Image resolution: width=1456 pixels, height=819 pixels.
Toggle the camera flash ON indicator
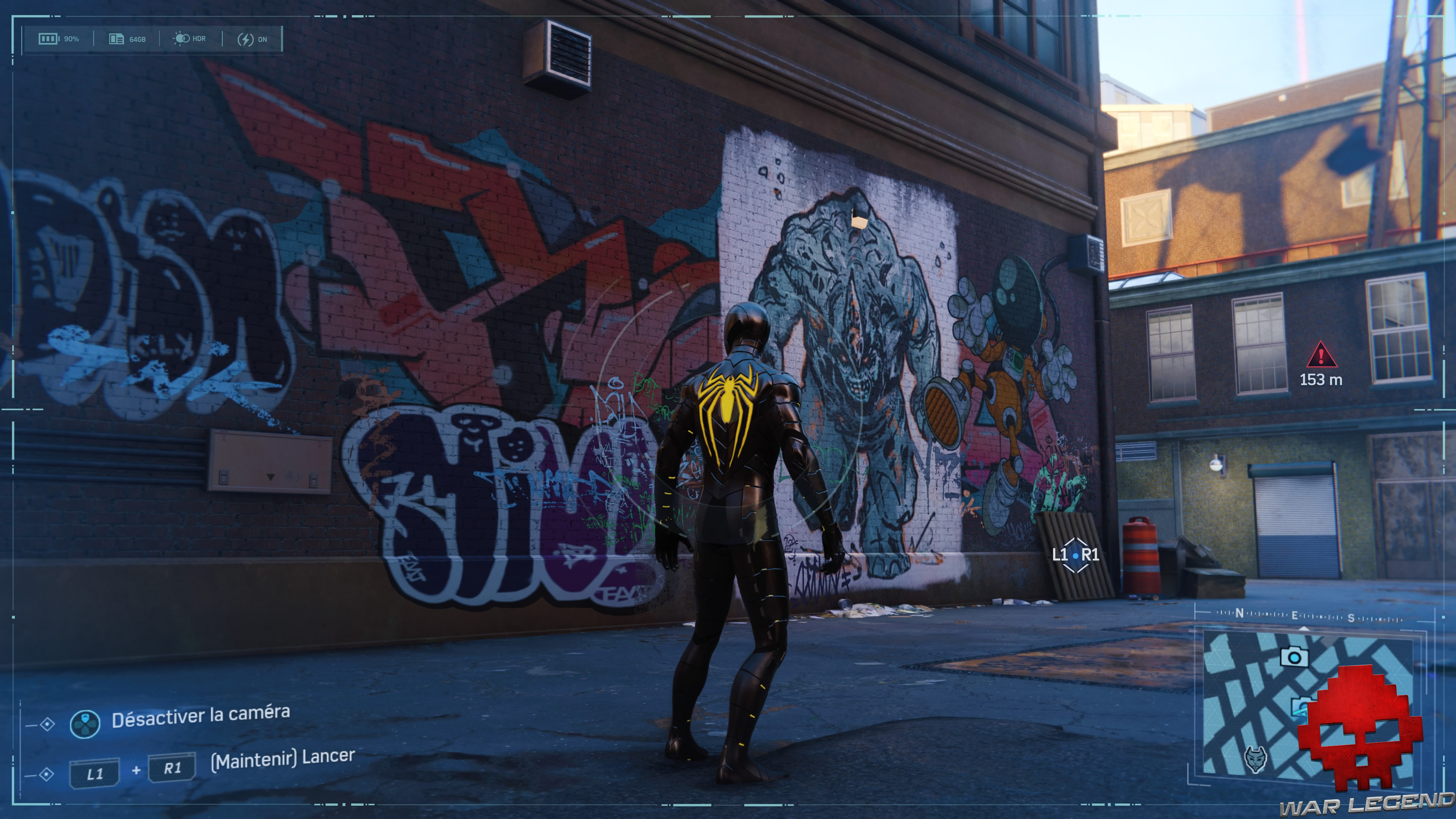(x=252, y=39)
